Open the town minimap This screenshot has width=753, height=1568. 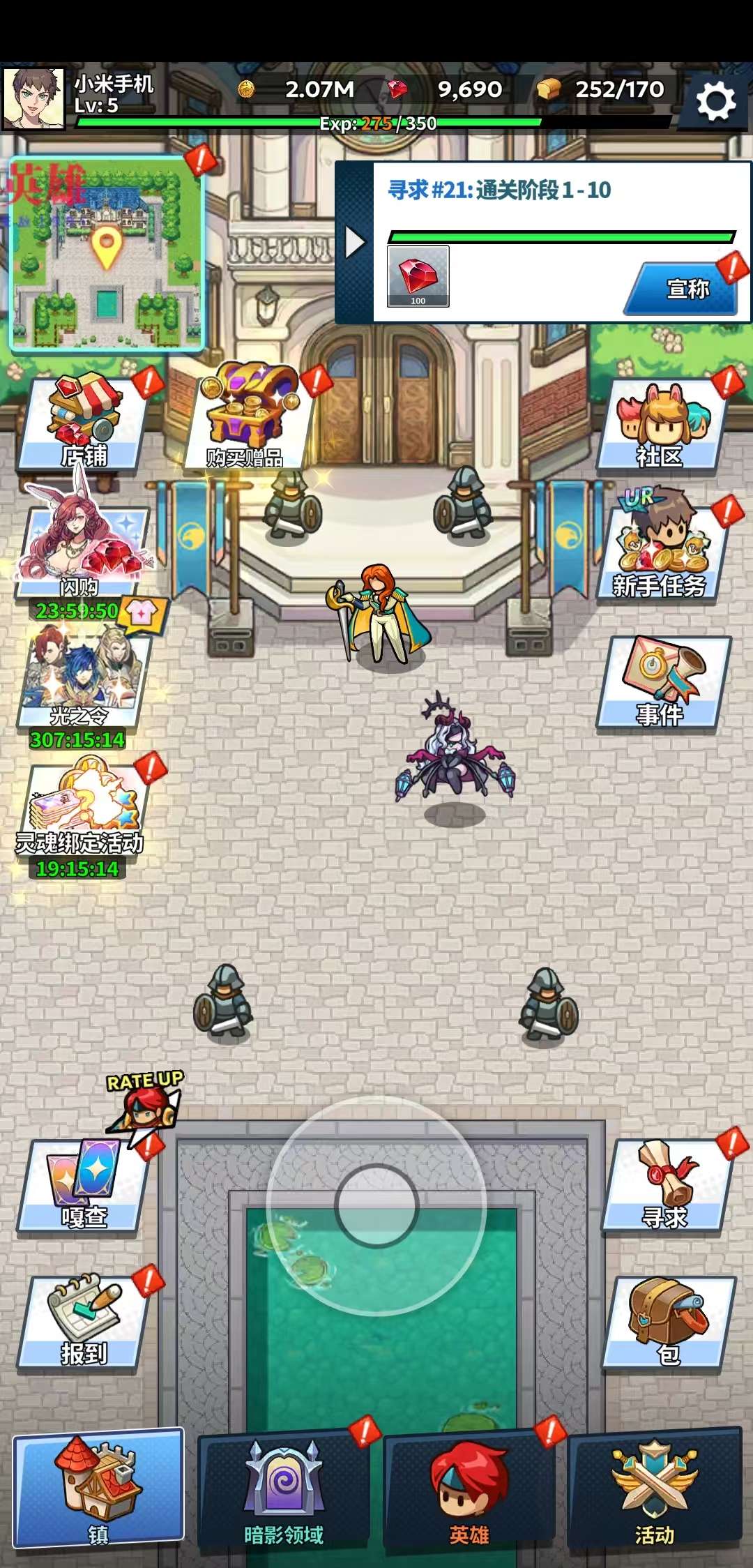click(x=107, y=253)
